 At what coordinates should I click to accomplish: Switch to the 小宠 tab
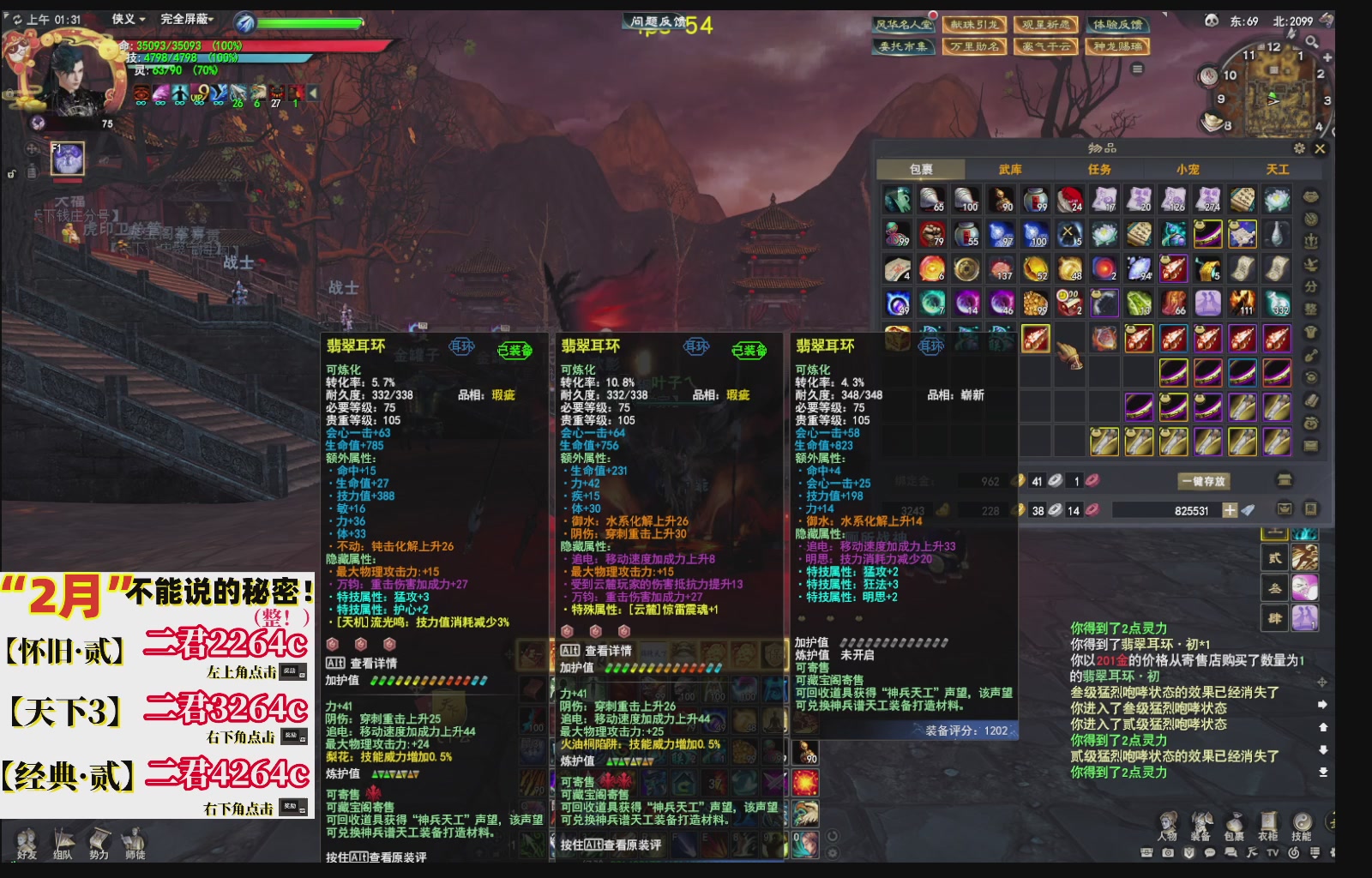pyautogui.click(x=1190, y=169)
